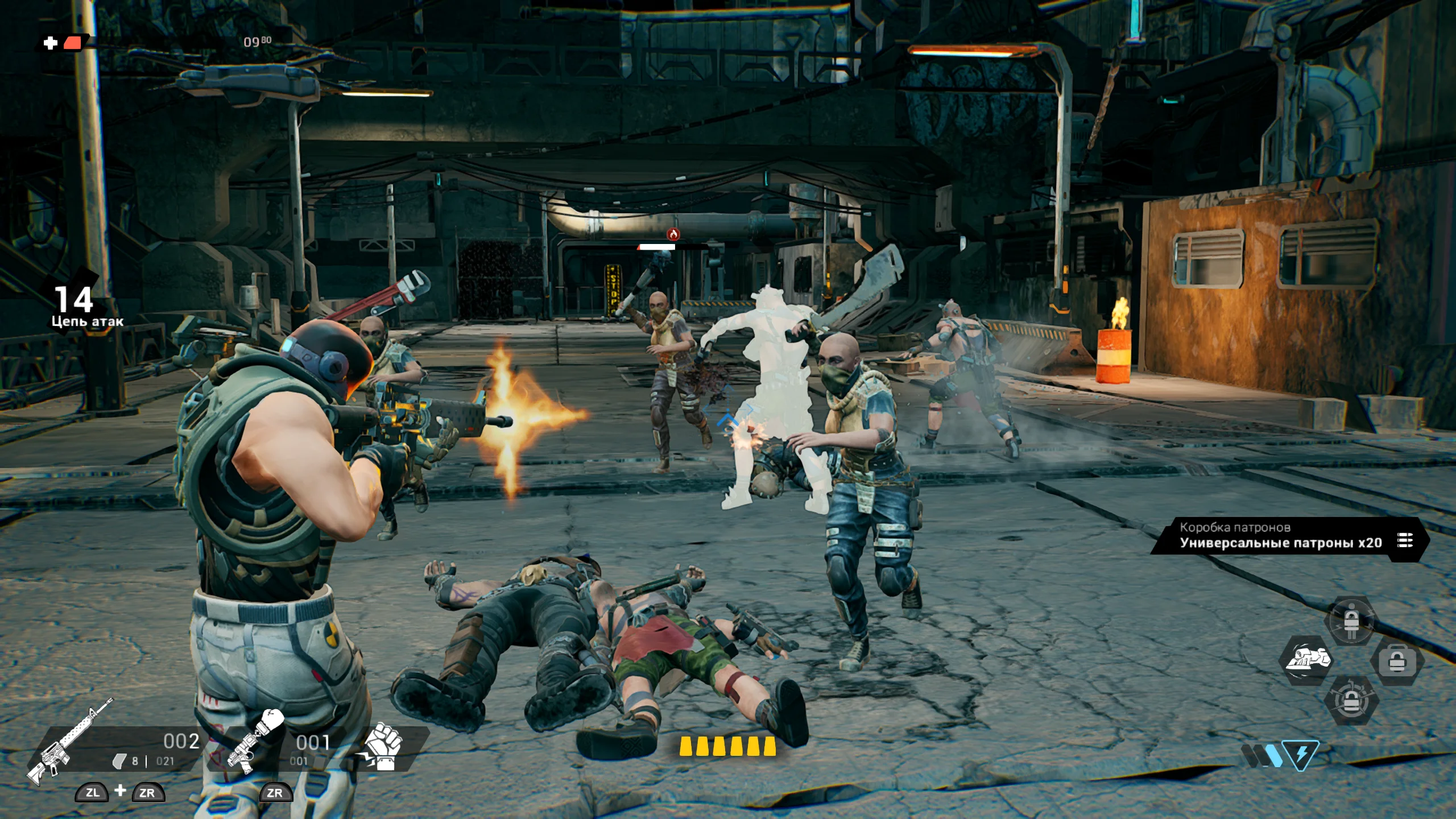This screenshot has width=1456, height=819.
Task: Click the locked briefcase ability hexagon
Action: tap(1396, 661)
